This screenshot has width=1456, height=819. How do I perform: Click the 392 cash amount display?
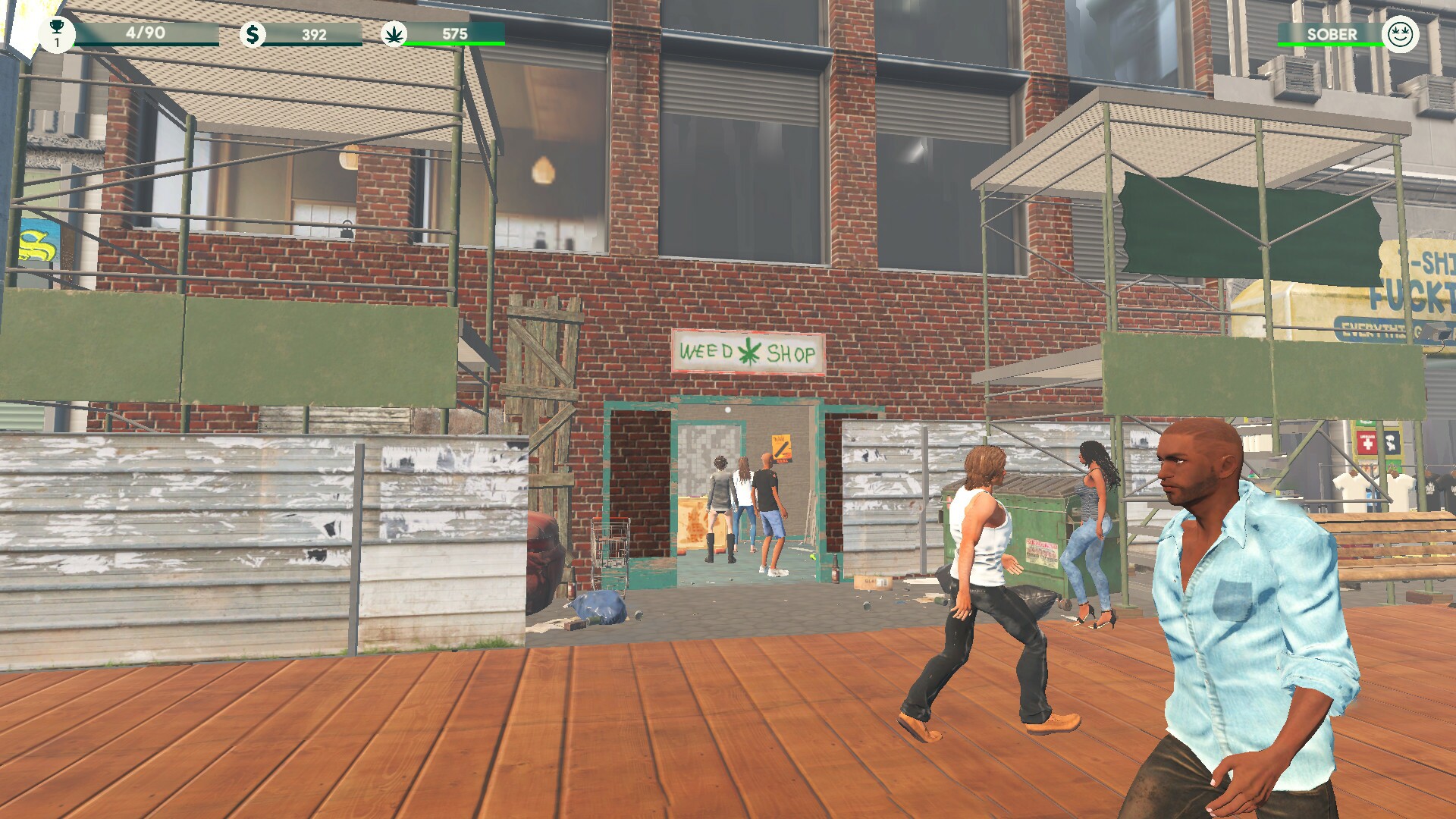pyautogui.click(x=314, y=33)
